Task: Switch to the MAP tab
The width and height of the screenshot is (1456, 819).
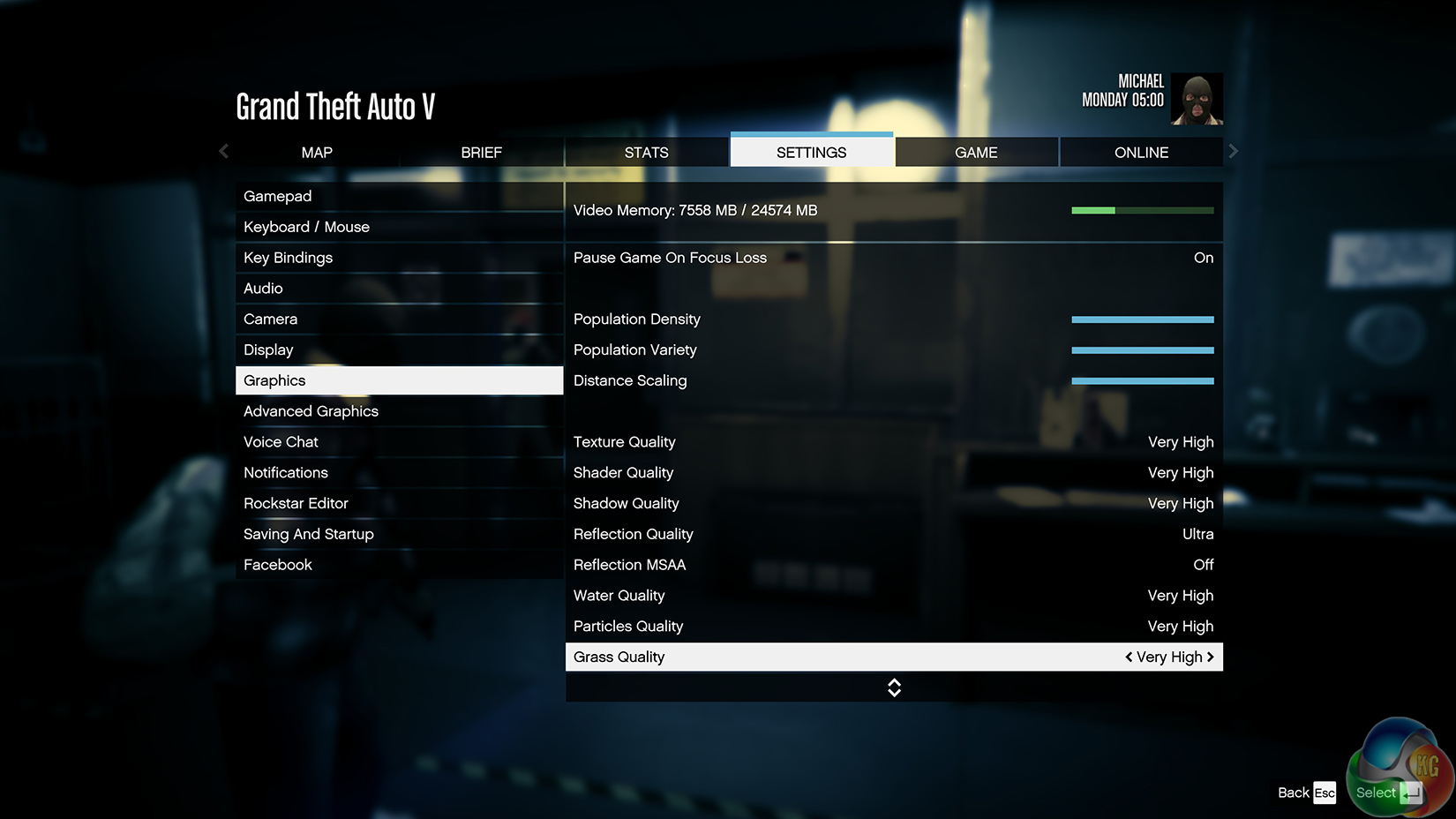Action: coord(317,153)
